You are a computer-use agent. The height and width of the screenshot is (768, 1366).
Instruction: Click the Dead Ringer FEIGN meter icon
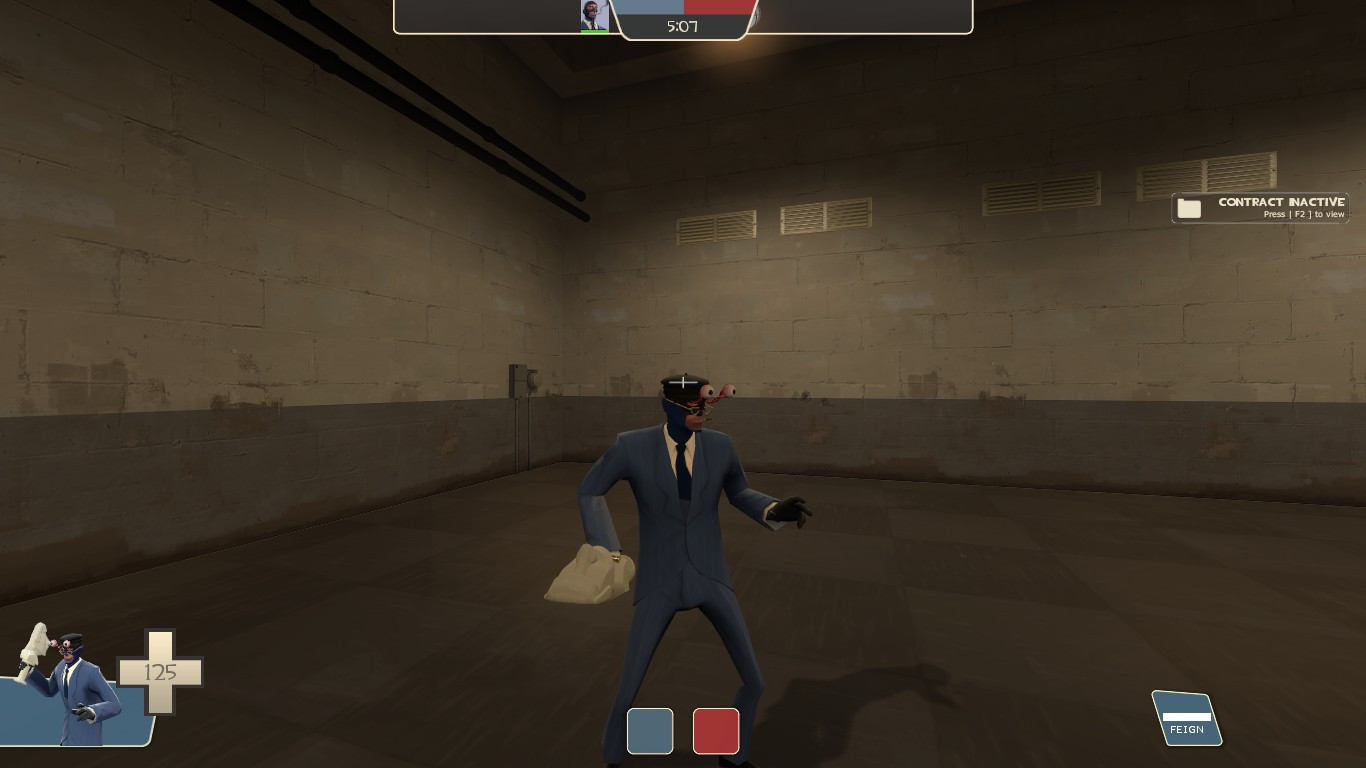(x=1186, y=715)
